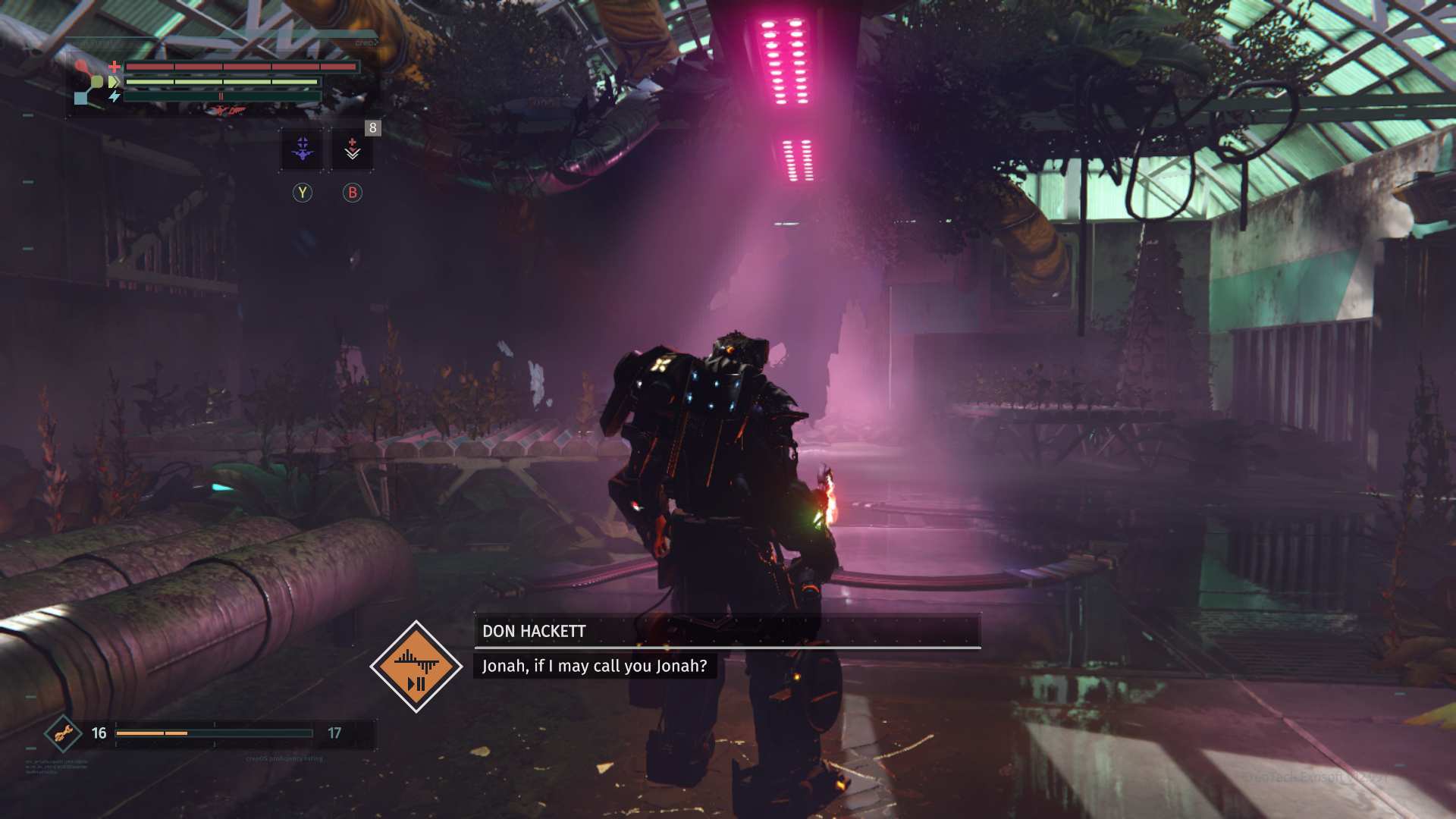Viewport: 1456px width, 819px height.
Task: Toggle the B button ability slot
Action: (x=350, y=193)
